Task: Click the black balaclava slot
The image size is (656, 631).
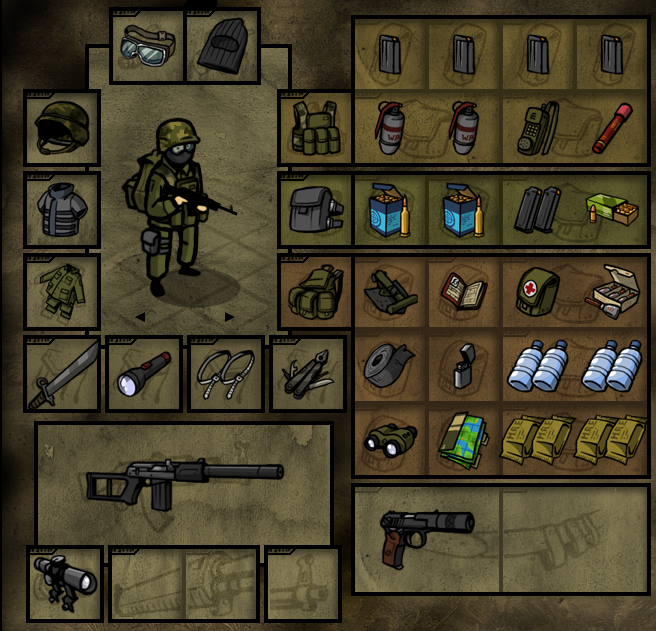Action: (222, 45)
